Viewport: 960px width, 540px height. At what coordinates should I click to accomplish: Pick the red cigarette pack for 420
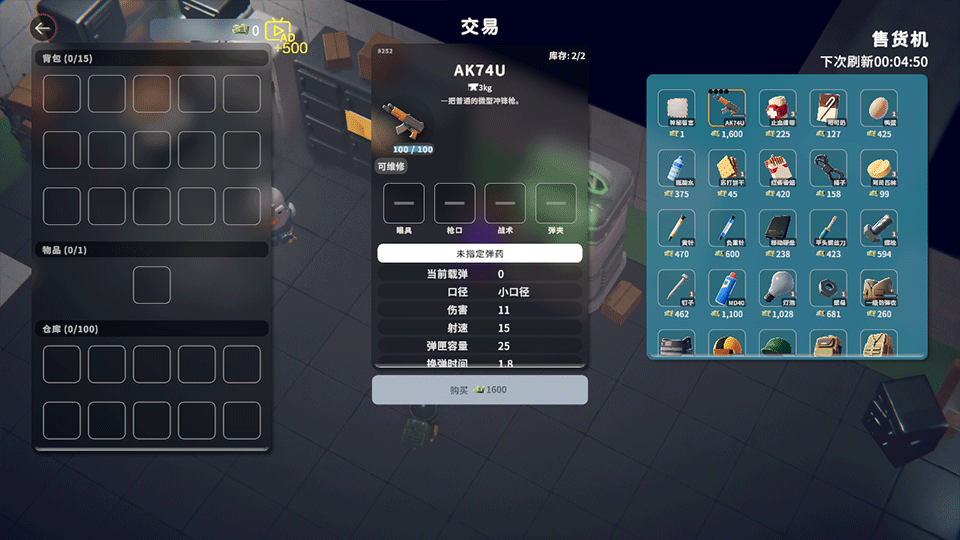tap(777, 169)
